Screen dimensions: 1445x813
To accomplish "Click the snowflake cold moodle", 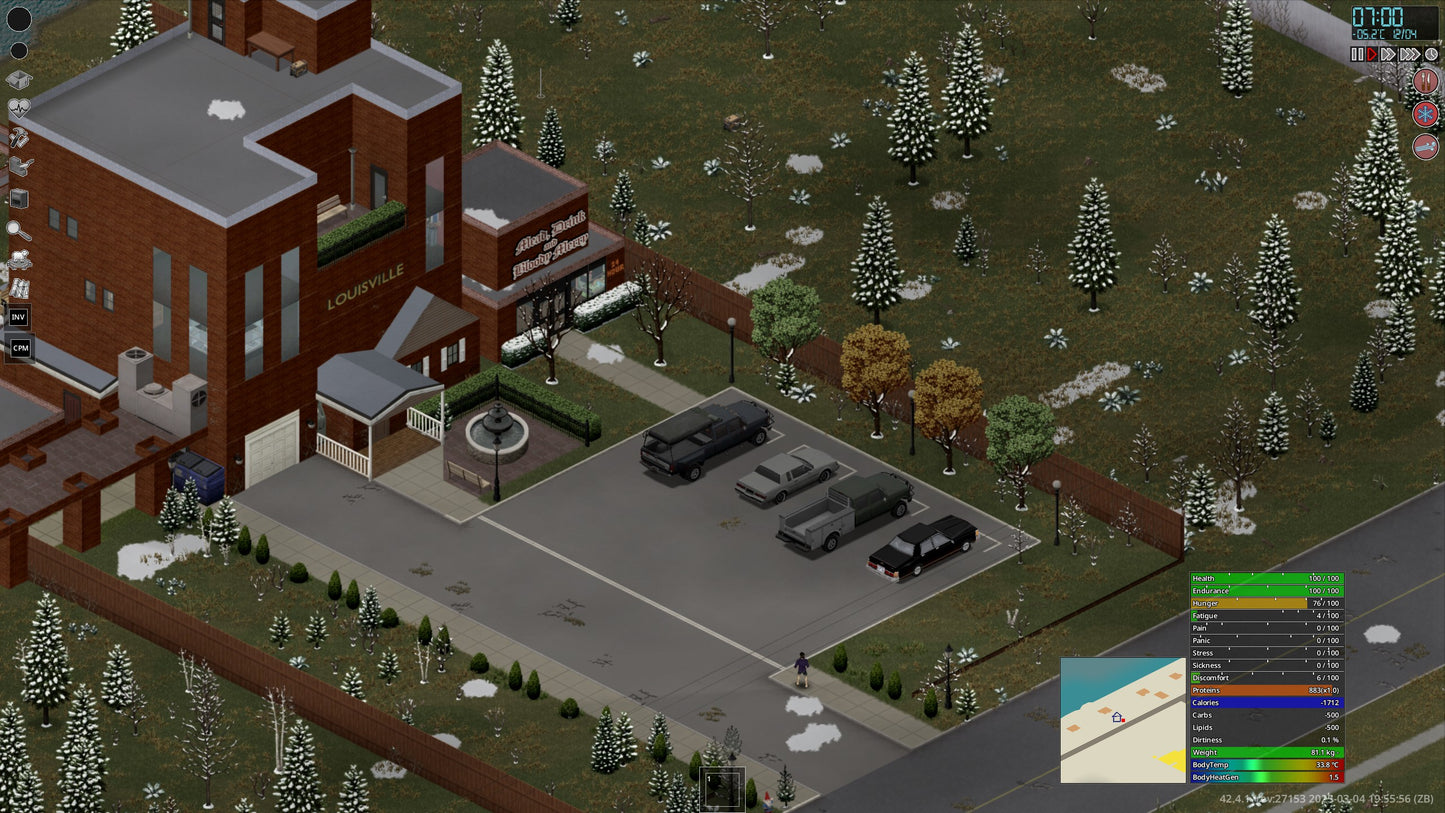I will click(x=1425, y=114).
